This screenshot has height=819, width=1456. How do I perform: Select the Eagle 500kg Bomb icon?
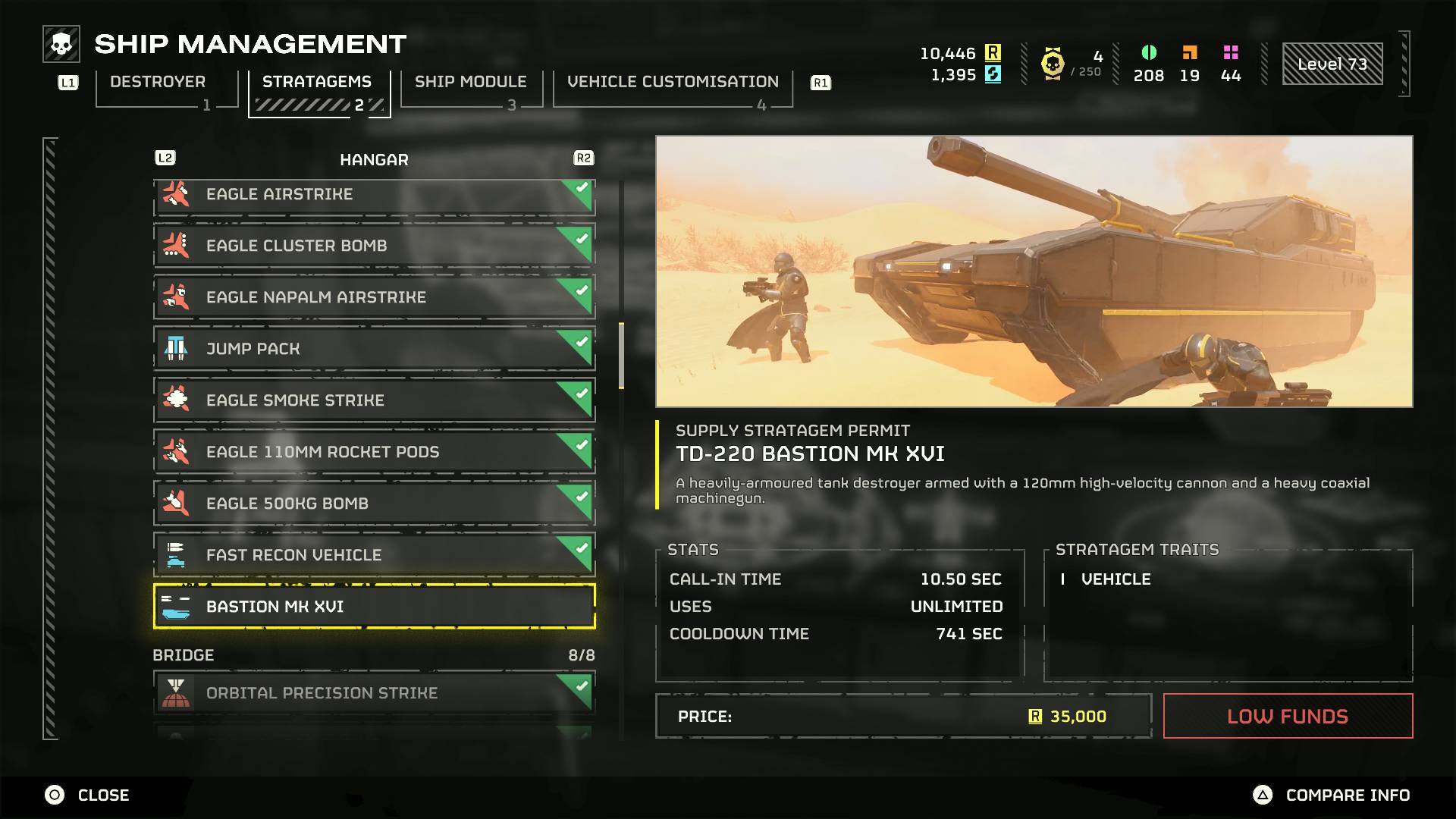pyautogui.click(x=177, y=504)
